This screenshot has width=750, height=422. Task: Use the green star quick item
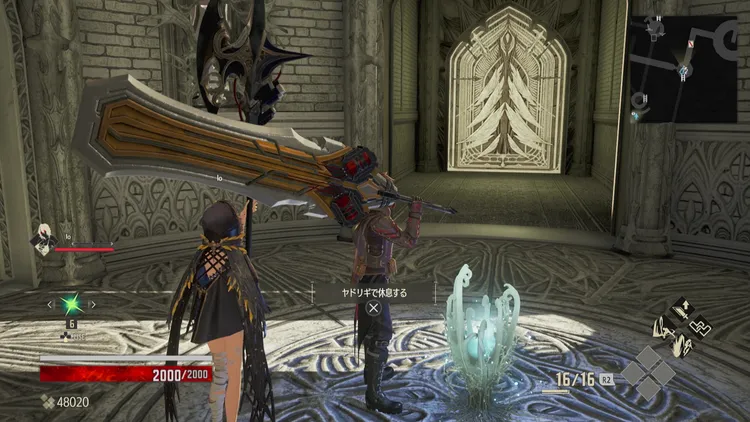pyautogui.click(x=71, y=302)
